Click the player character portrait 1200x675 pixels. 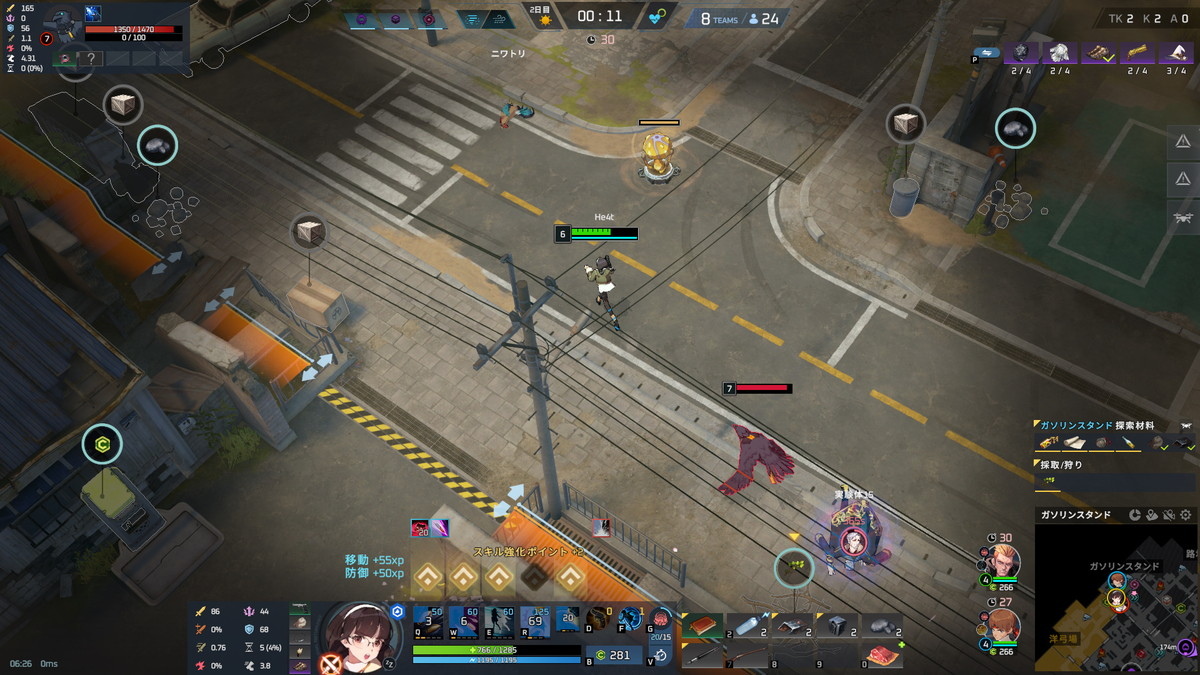(x=354, y=636)
